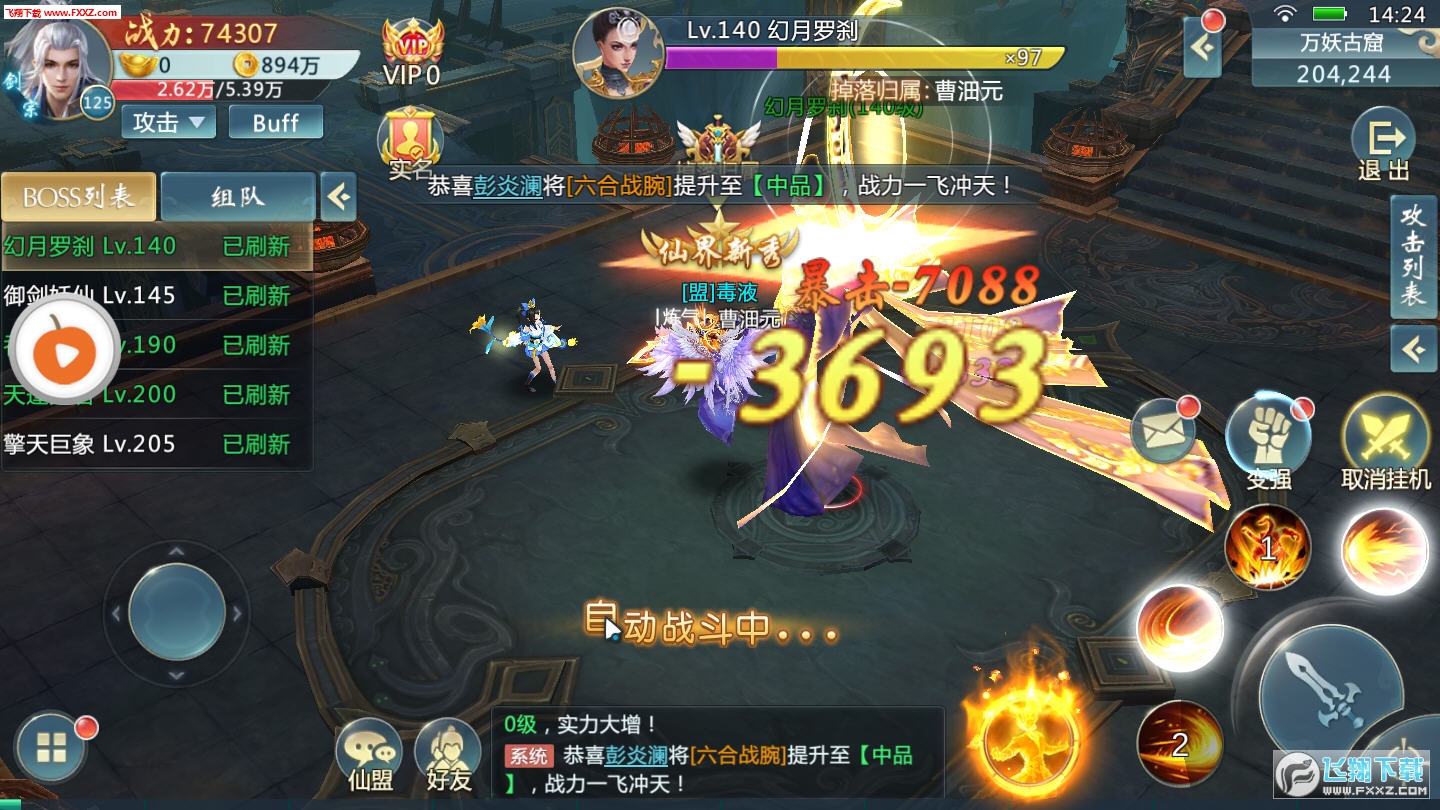Open the 仙盟 guild chat button
The image size is (1440, 810).
[369, 755]
